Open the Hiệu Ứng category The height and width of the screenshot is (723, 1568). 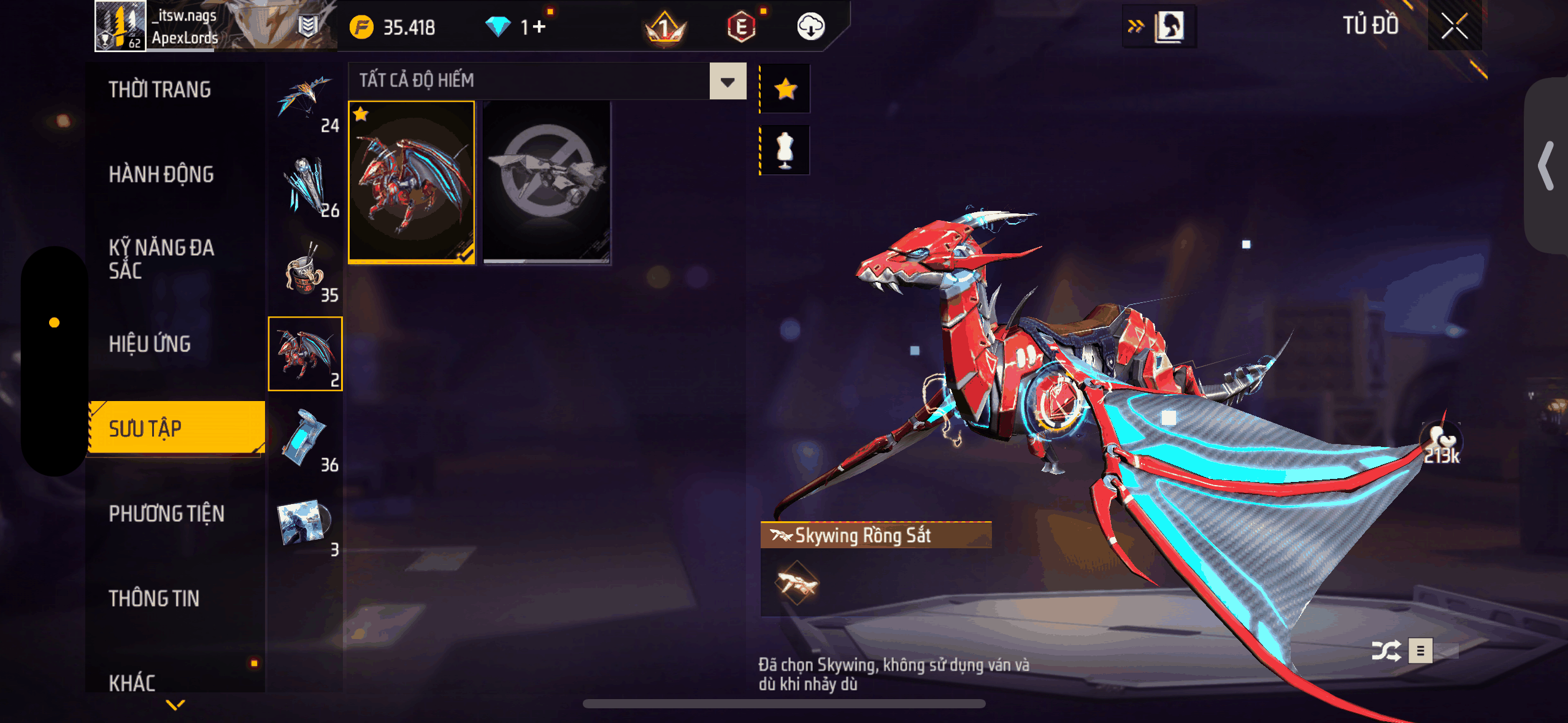[x=150, y=344]
